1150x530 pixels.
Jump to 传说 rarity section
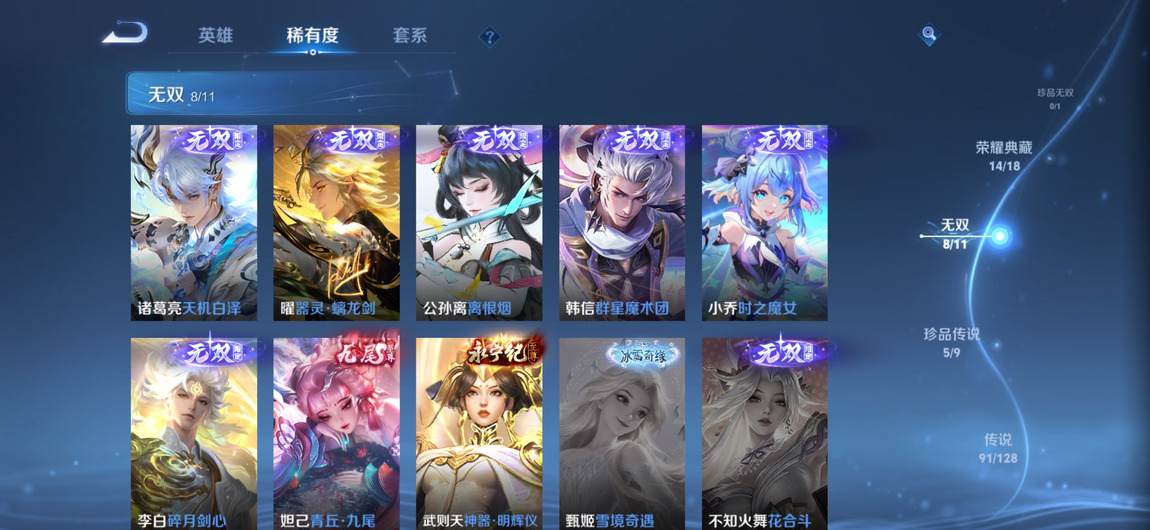coord(997,448)
